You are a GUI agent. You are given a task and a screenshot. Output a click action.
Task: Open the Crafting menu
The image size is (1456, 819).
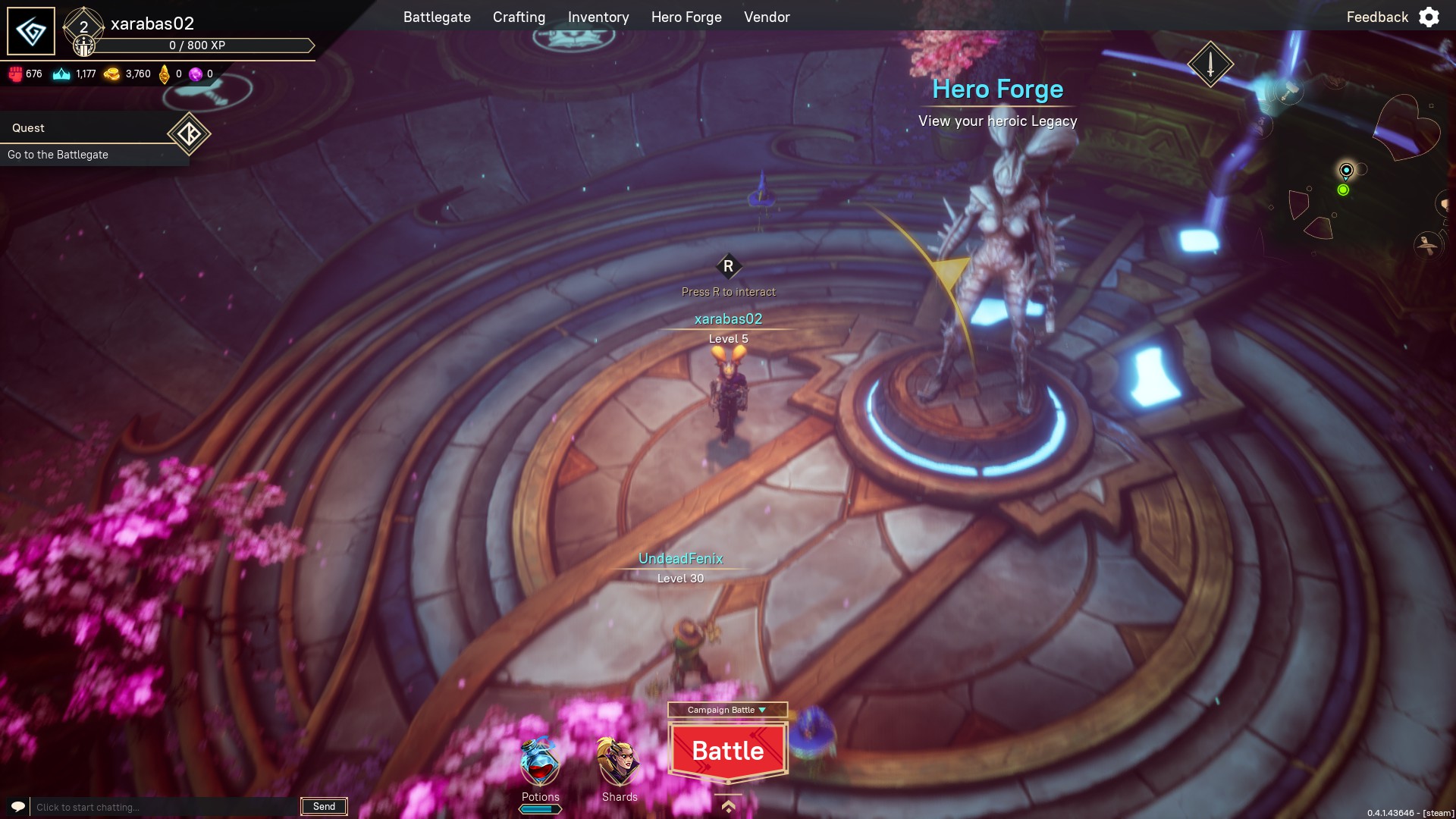click(x=519, y=17)
